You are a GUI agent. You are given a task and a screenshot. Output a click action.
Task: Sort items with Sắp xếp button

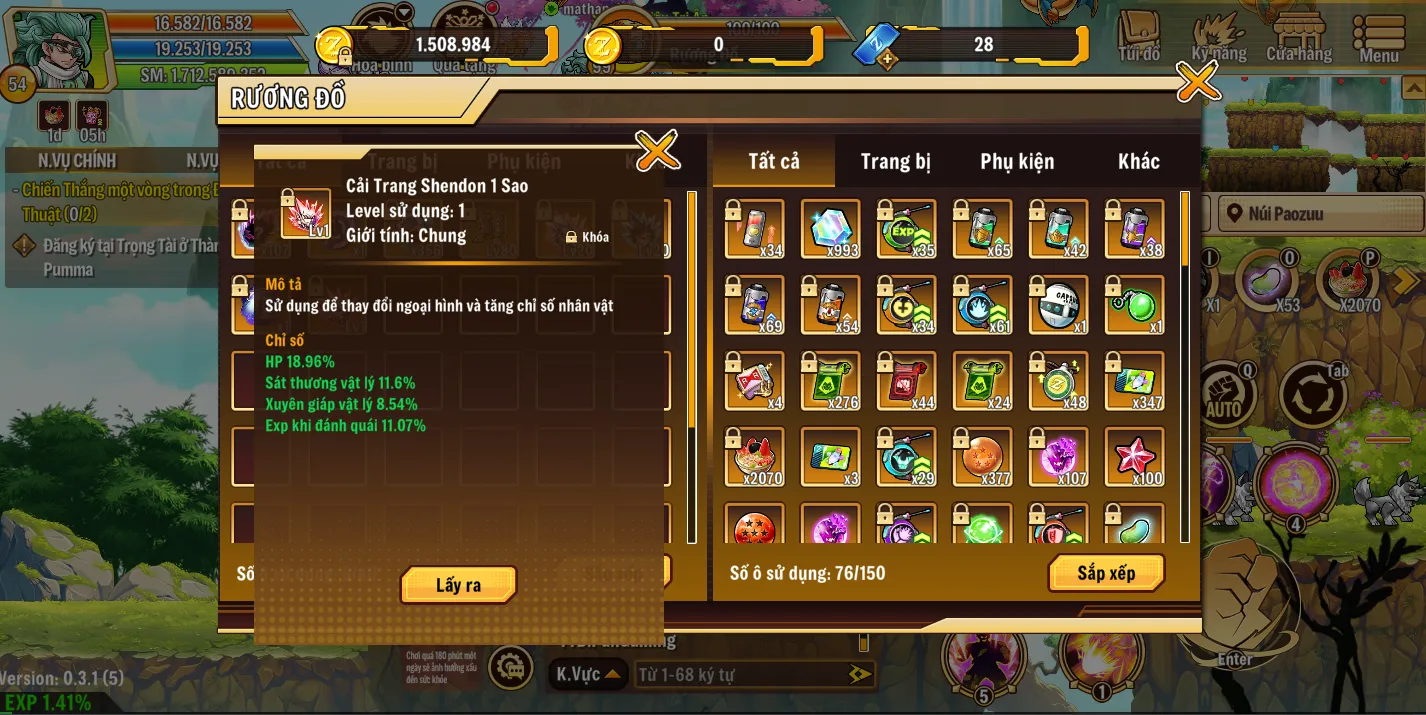[x=1106, y=573]
